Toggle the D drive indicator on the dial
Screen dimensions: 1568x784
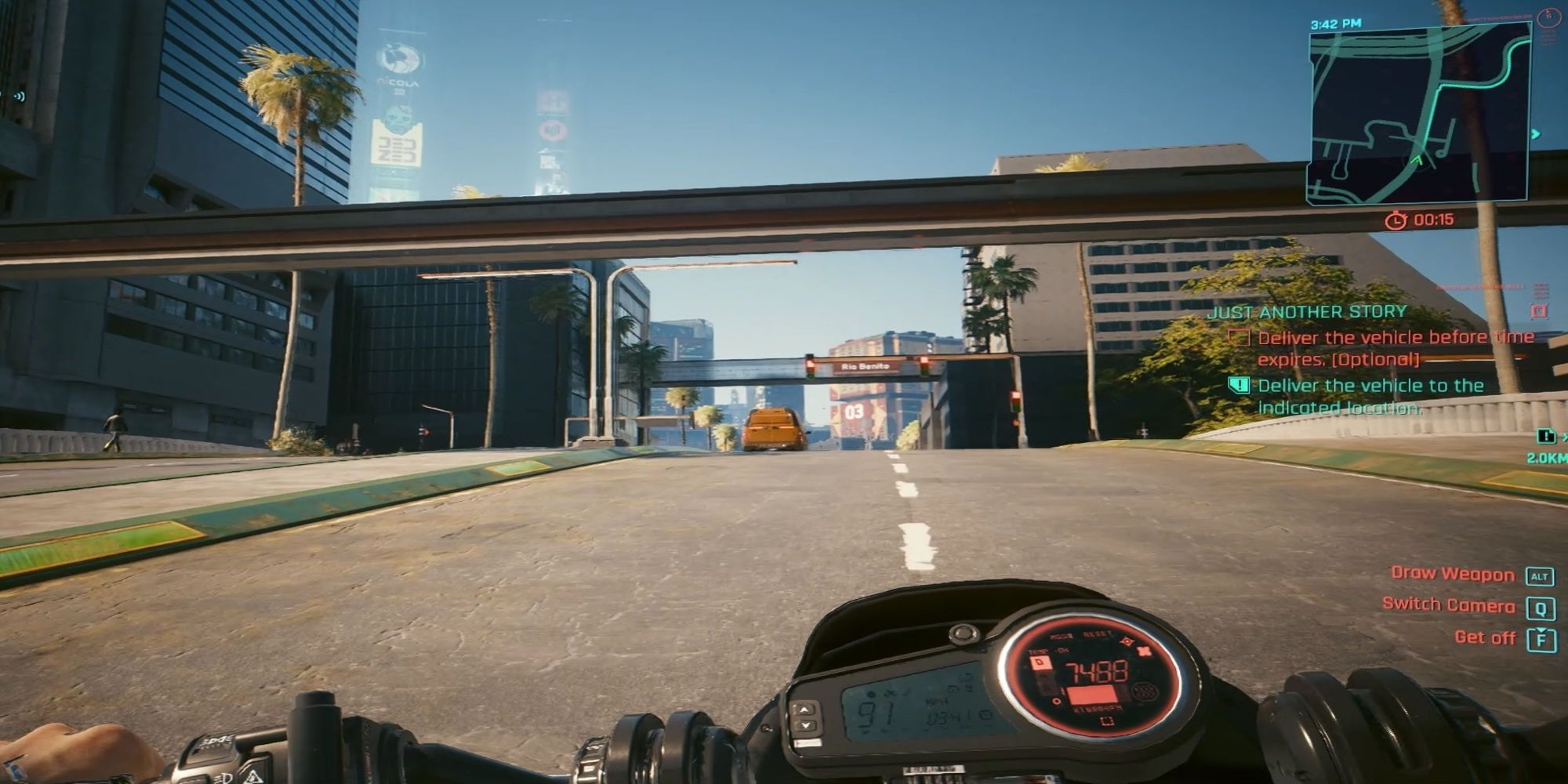1040,662
